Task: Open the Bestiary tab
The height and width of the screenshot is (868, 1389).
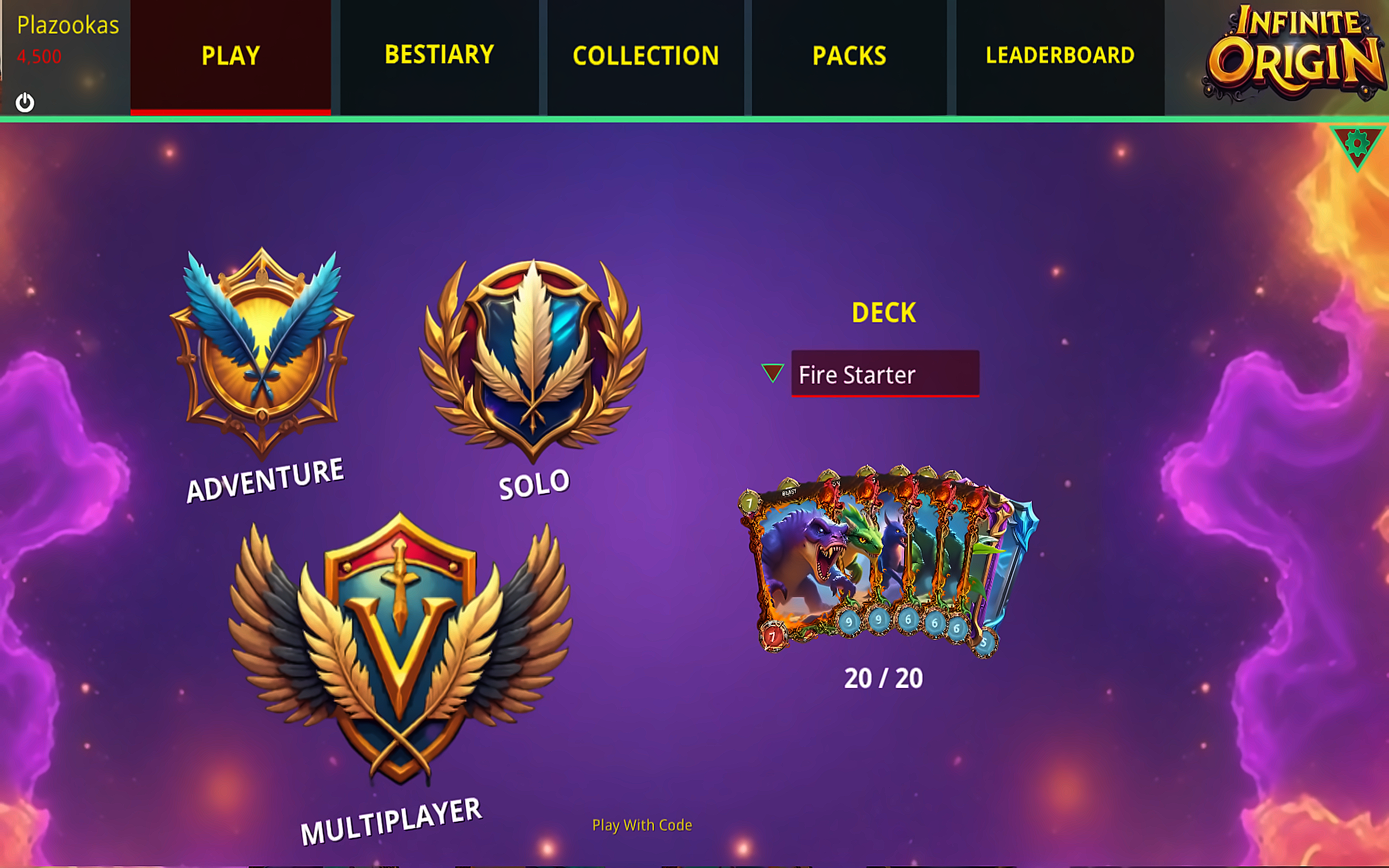Action: click(x=439, y=56)
